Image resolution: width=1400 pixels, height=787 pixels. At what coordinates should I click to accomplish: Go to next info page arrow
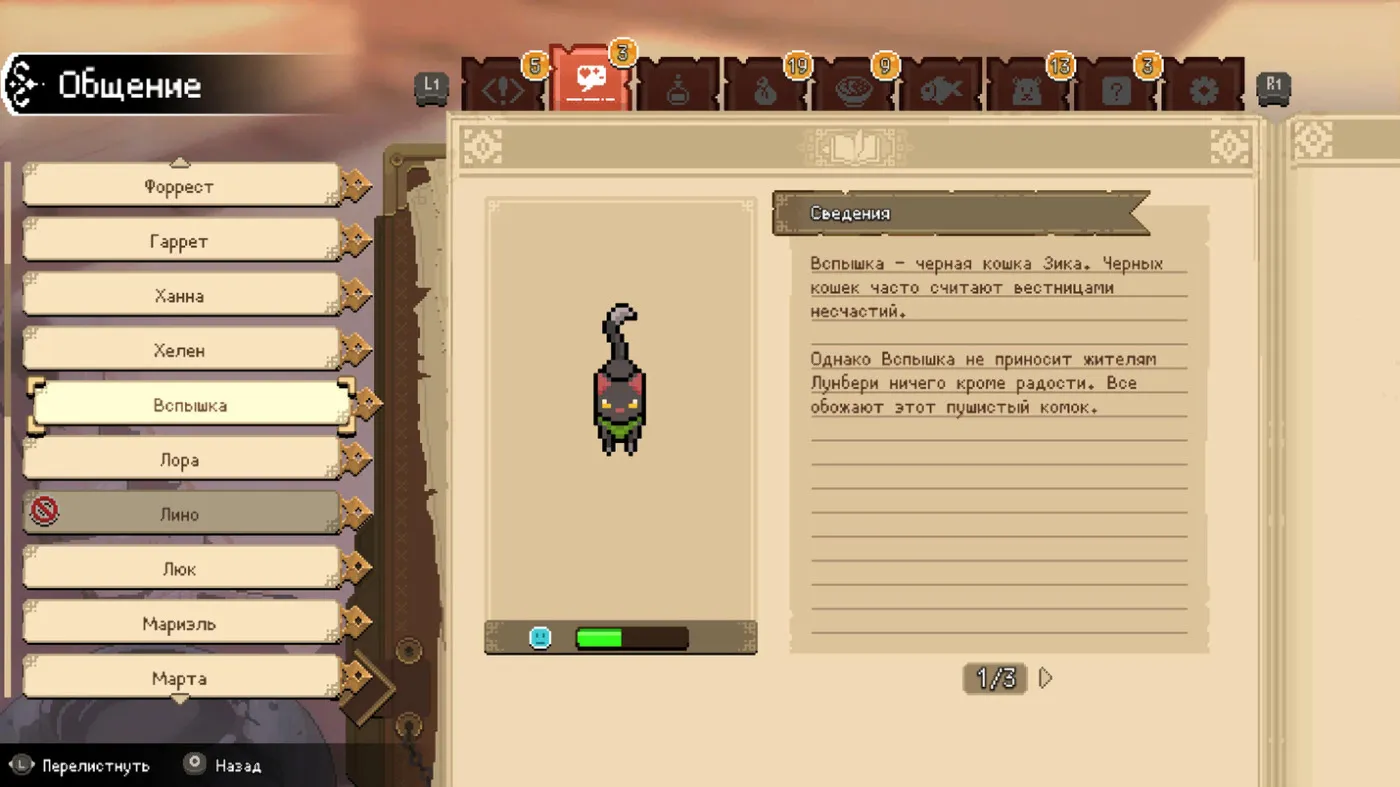pyautogui.click(x=1046, y=678)
